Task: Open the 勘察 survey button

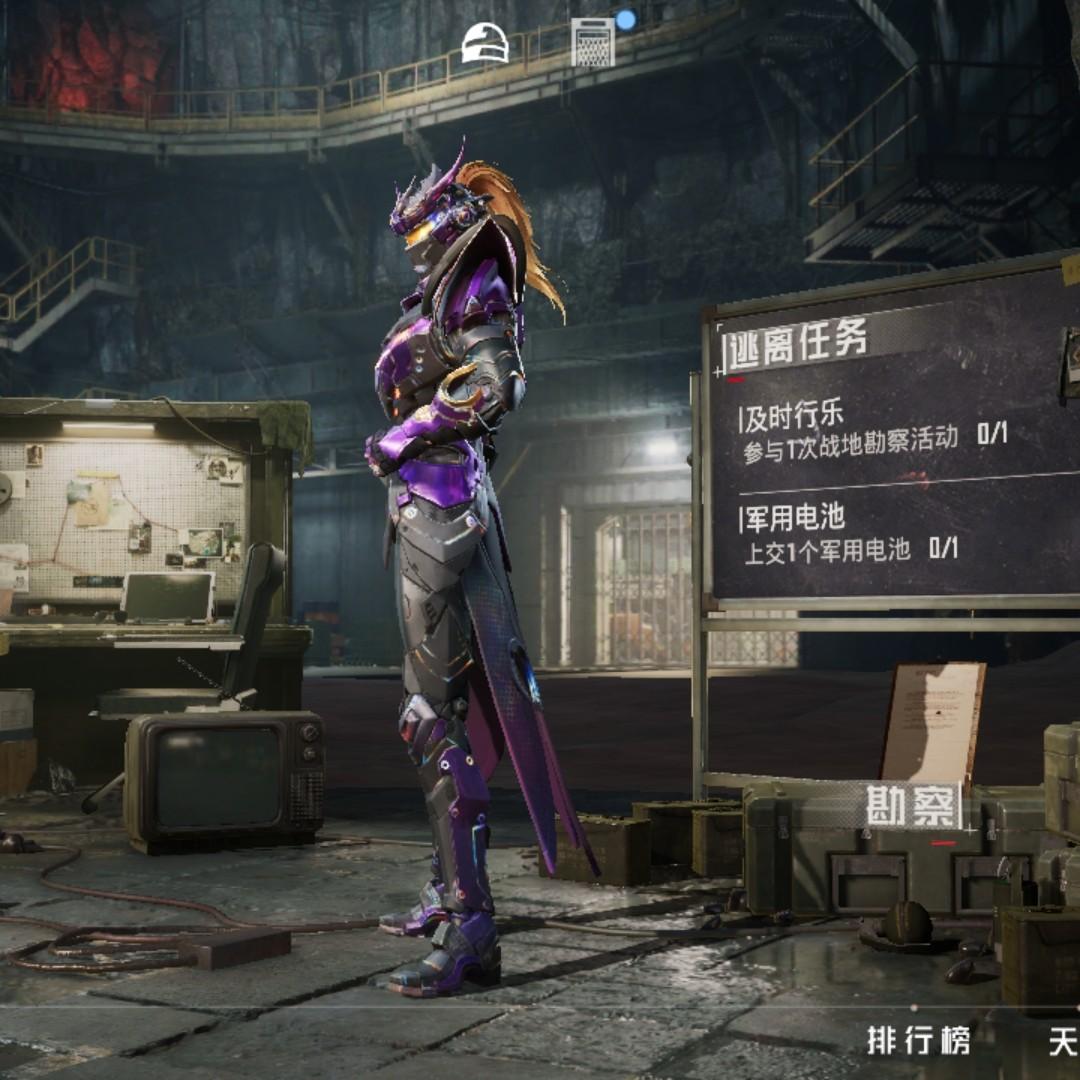Action: pos(913,806)
